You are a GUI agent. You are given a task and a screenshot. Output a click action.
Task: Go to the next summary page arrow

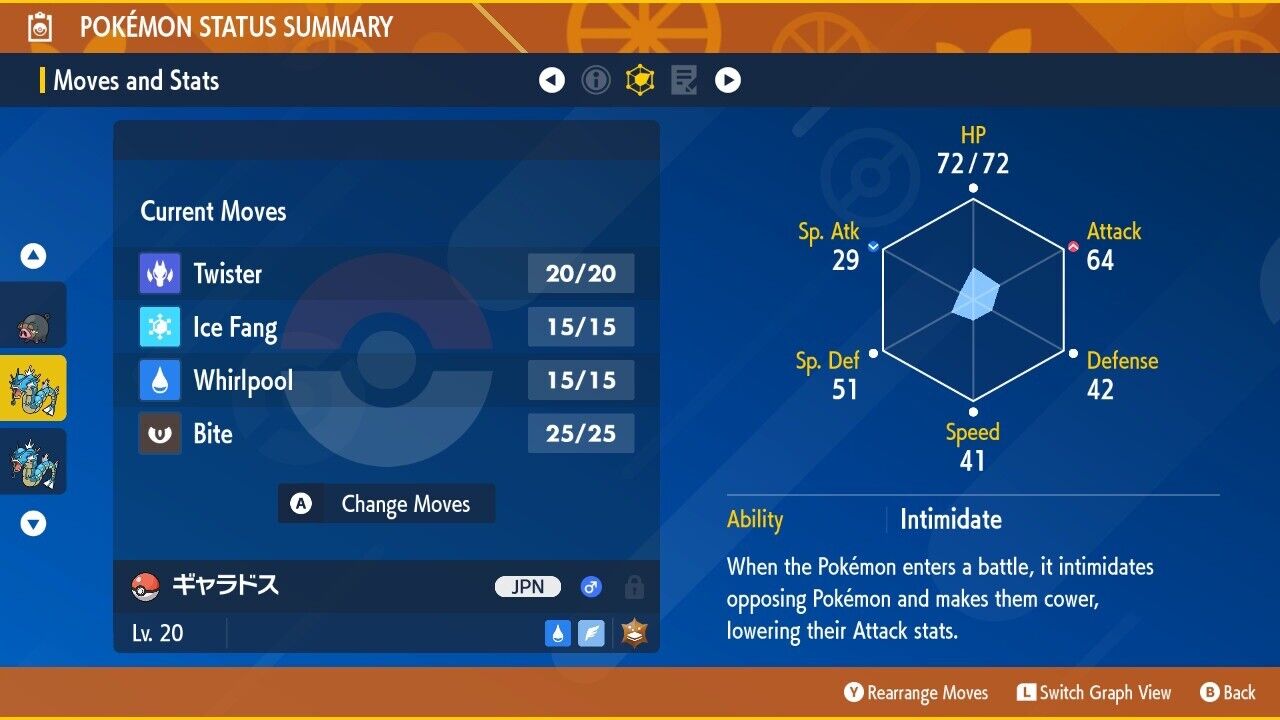click(728, 80)
